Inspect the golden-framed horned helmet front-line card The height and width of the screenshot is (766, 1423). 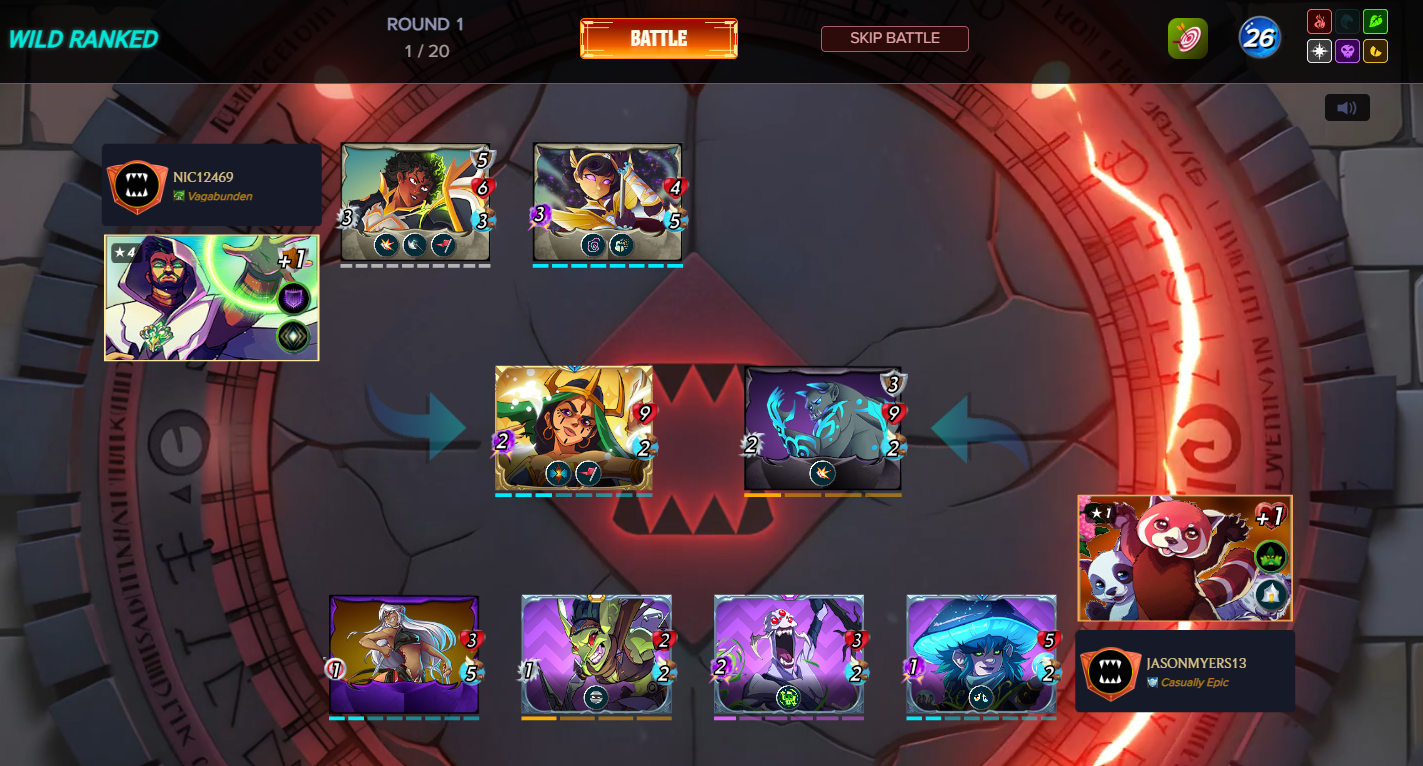[x=573, y=428]
